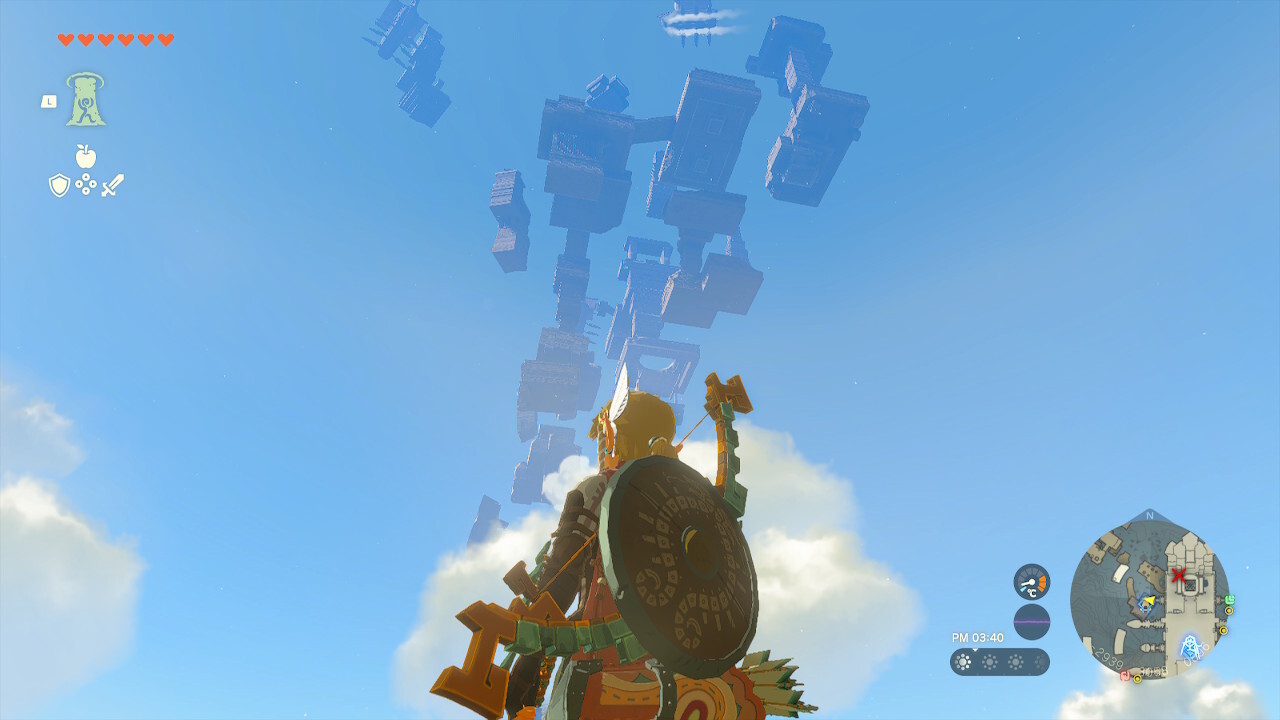Image resolution: width=1280 pixels, height=720 pixels.
Task: Activate the Ascend ability icon
Action: click(x=86, y=100)
